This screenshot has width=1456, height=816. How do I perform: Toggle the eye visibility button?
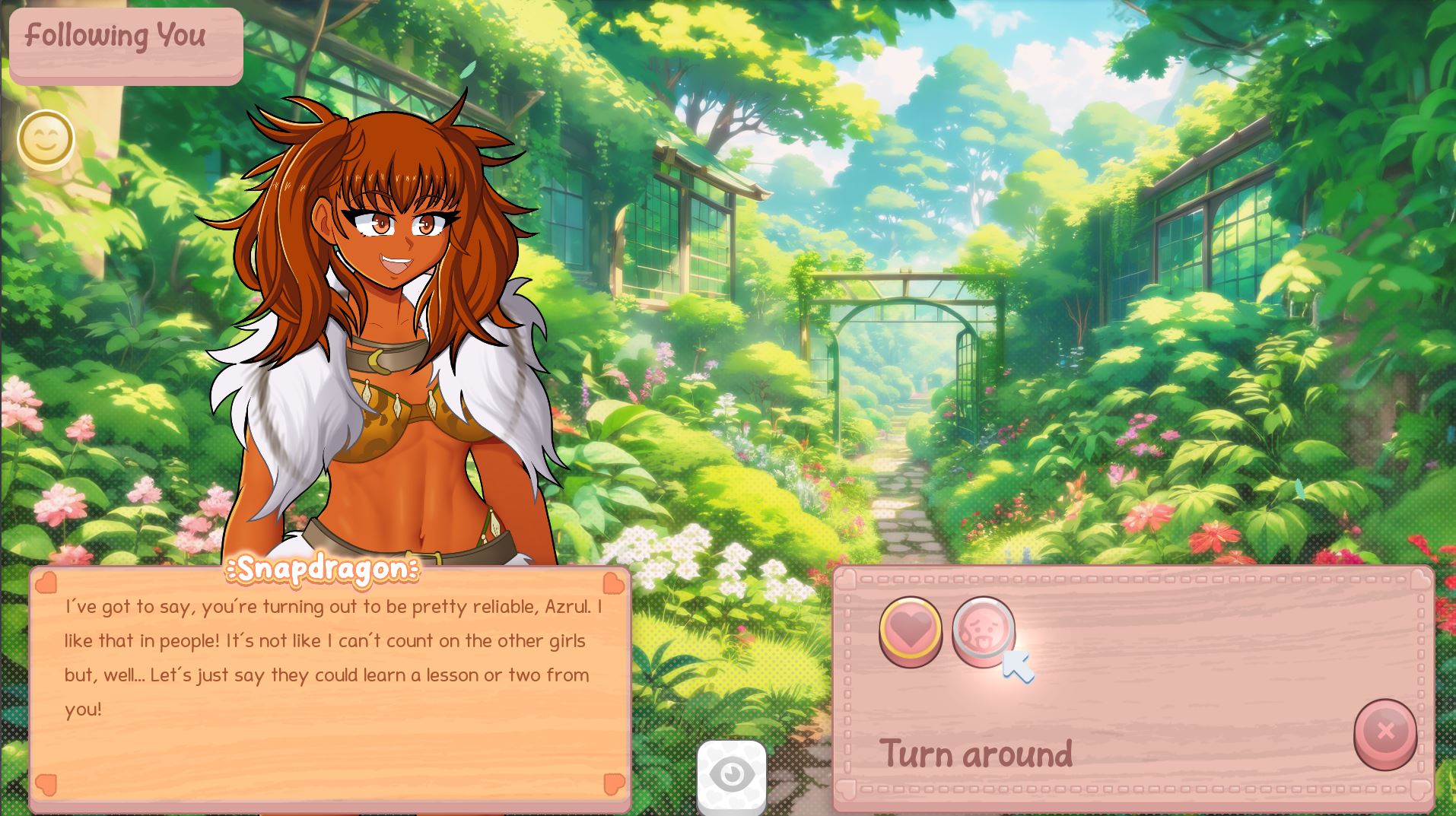tap(731, 776)
